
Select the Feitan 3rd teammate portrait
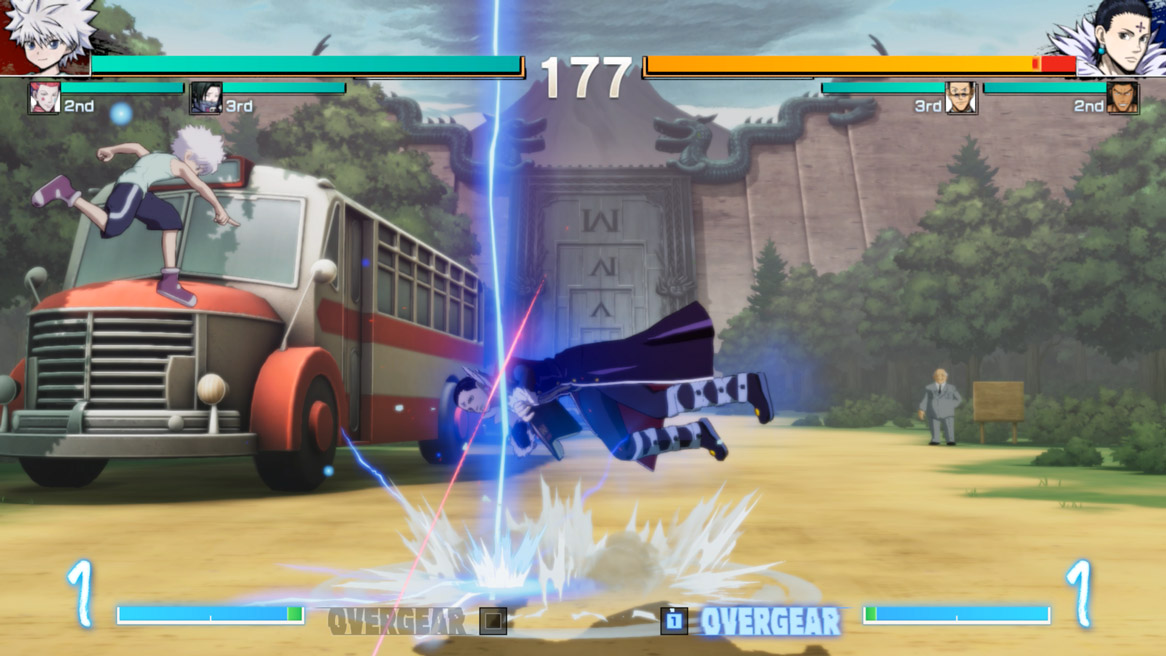[x=206, y=98]
